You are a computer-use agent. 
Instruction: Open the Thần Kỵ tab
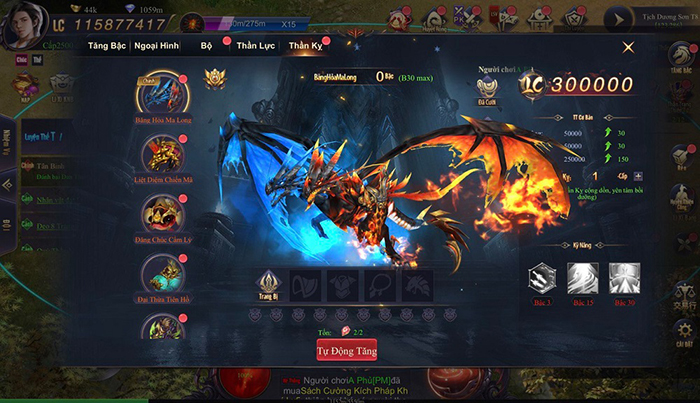point(306,46)
